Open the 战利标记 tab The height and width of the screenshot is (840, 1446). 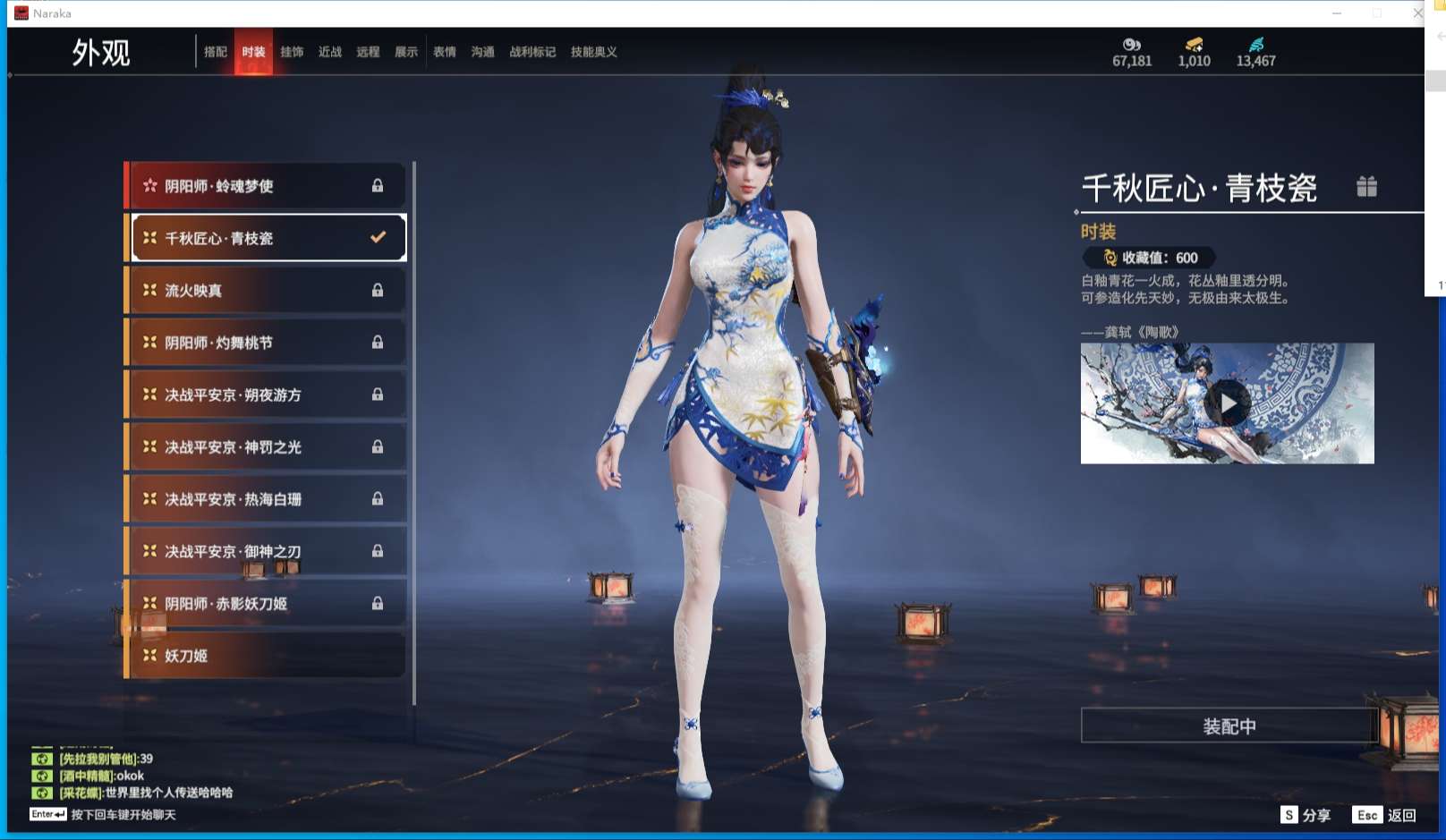pos(531,52)
